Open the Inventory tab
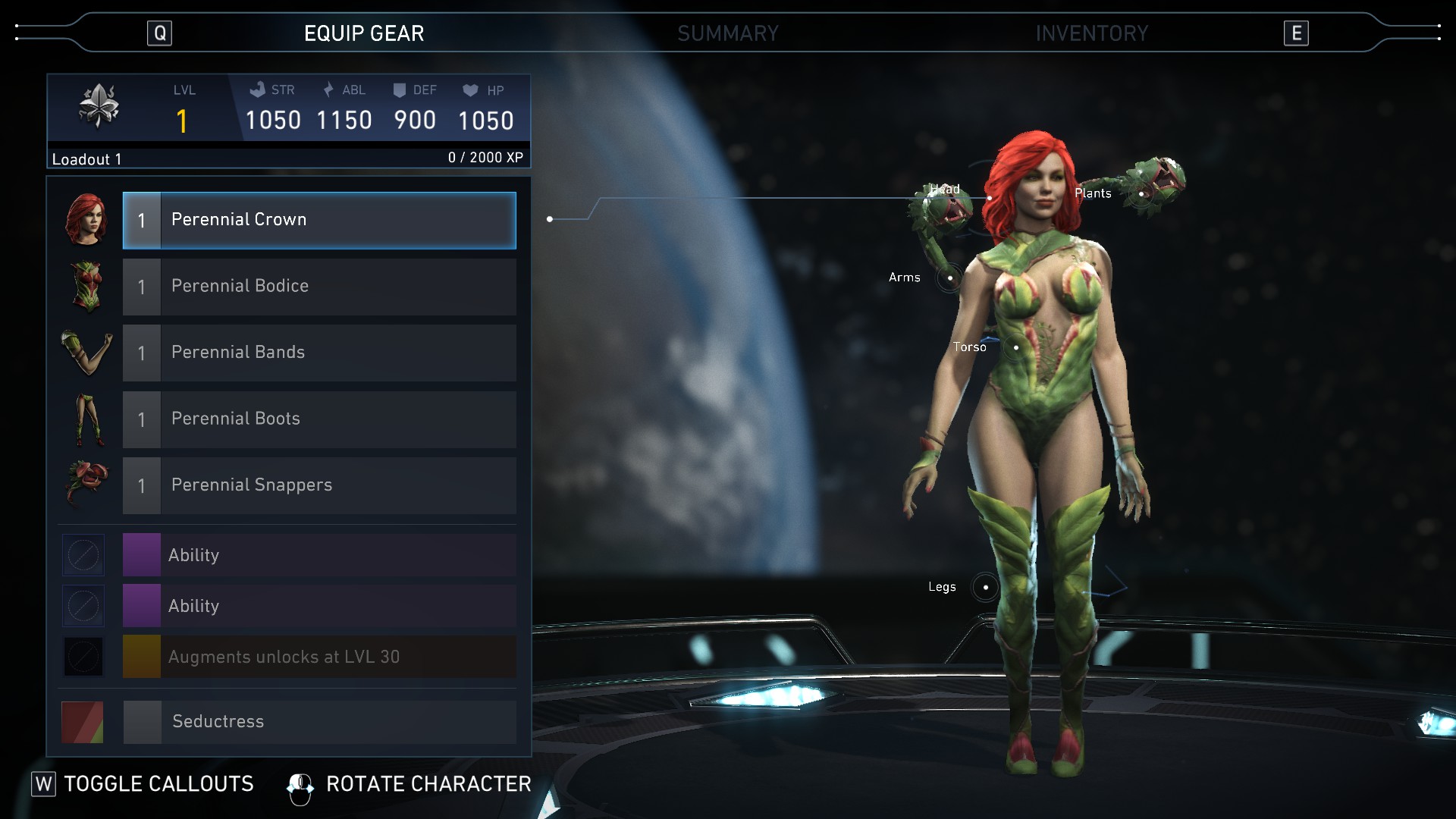Screen dimensions: 1456x819 coord(1091,33)
